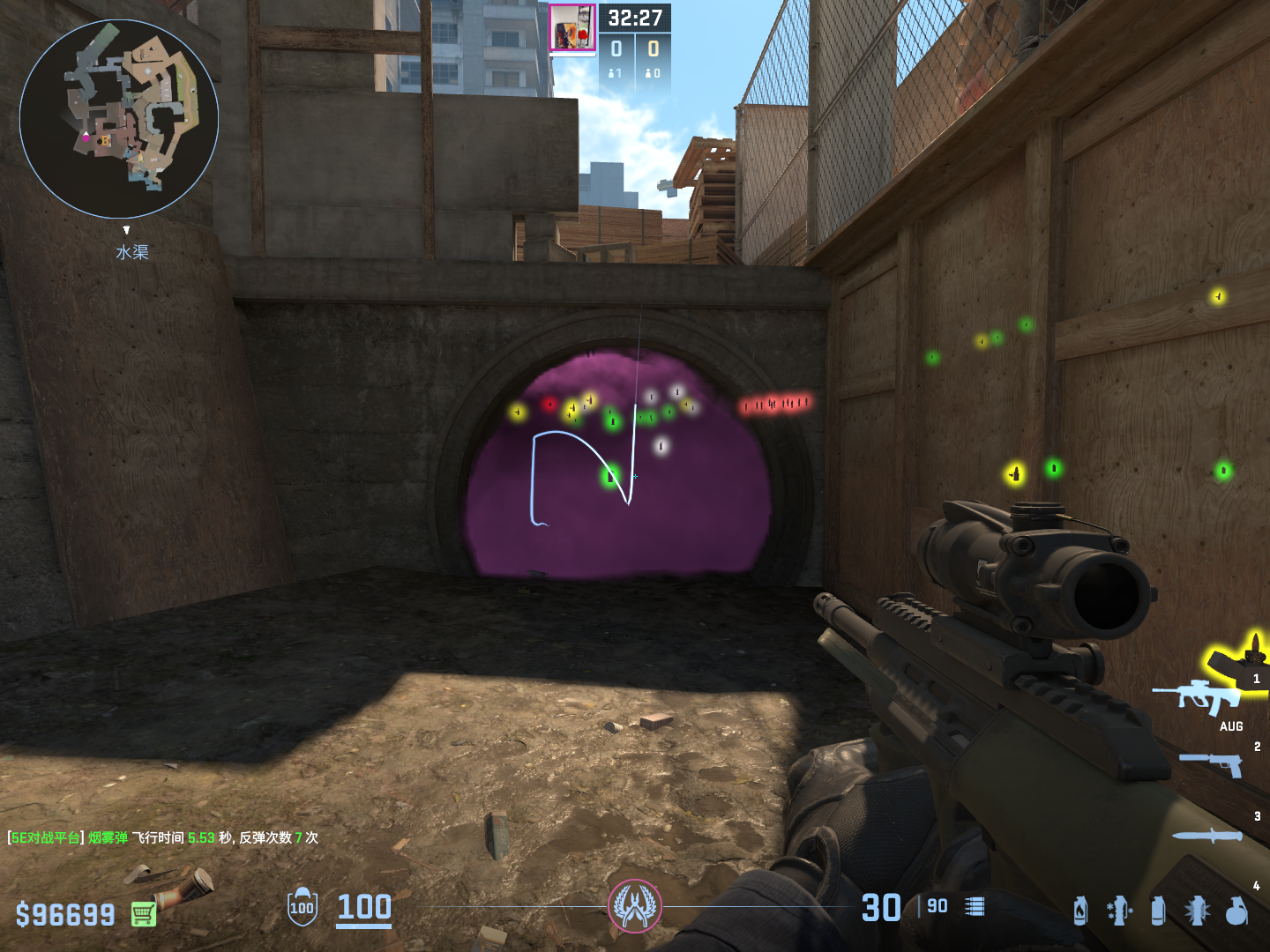Click the armor and helmet shield icon
This screenshot has width=1270, height=952.
click(x=303, y=907)
